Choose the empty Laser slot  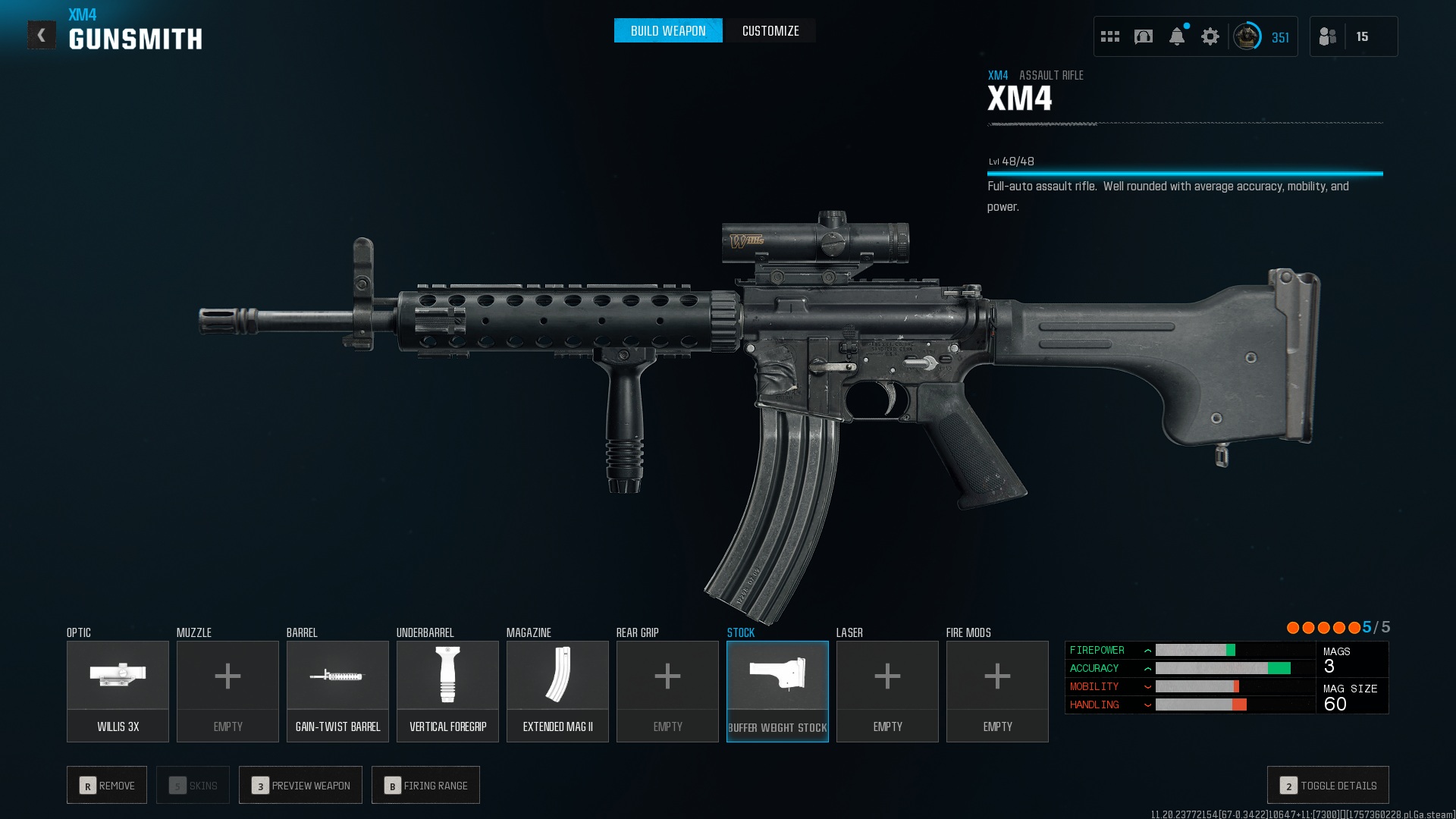[887, 691]
